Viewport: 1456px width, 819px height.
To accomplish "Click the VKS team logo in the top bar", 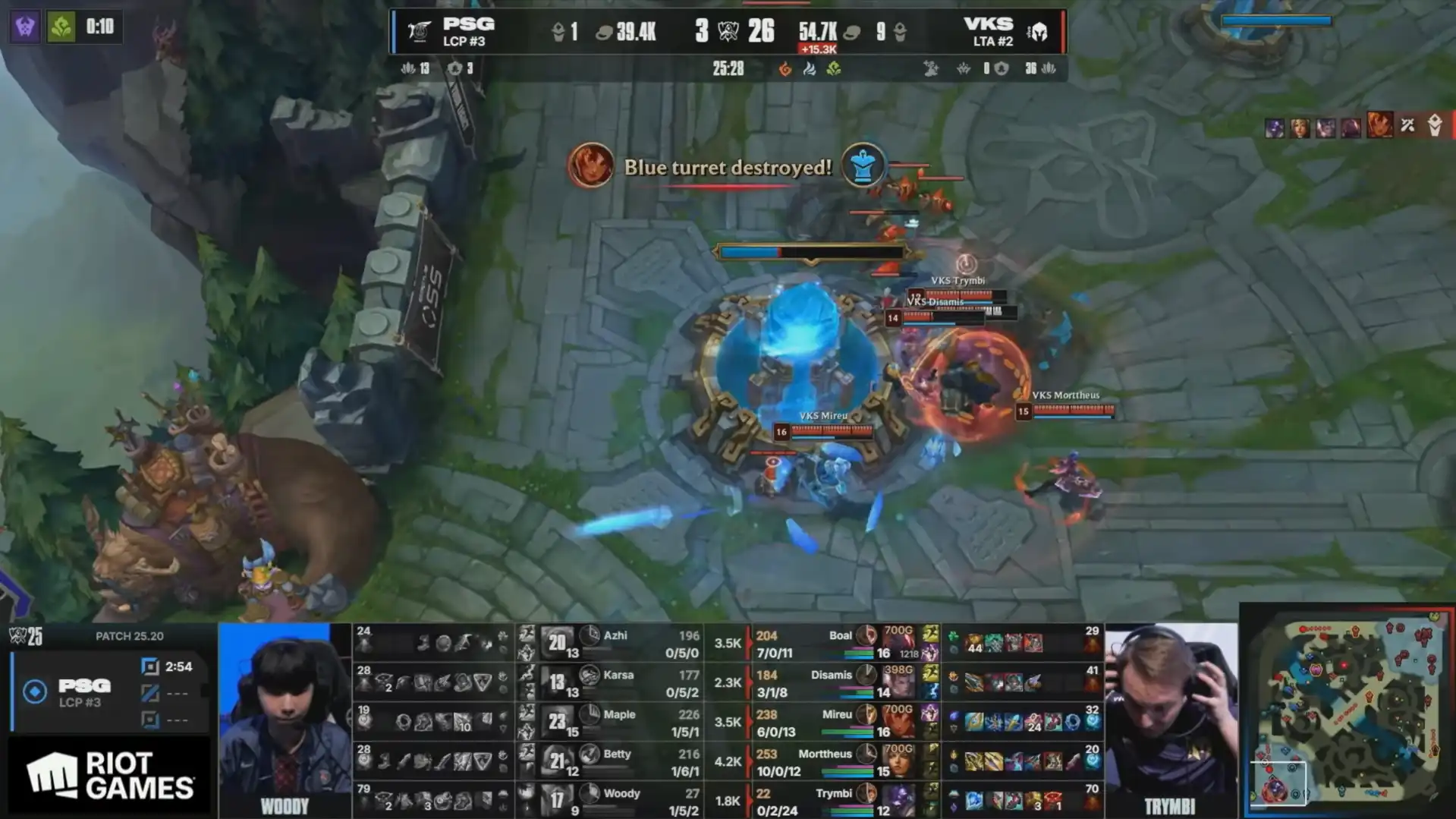I will 1037,32.
